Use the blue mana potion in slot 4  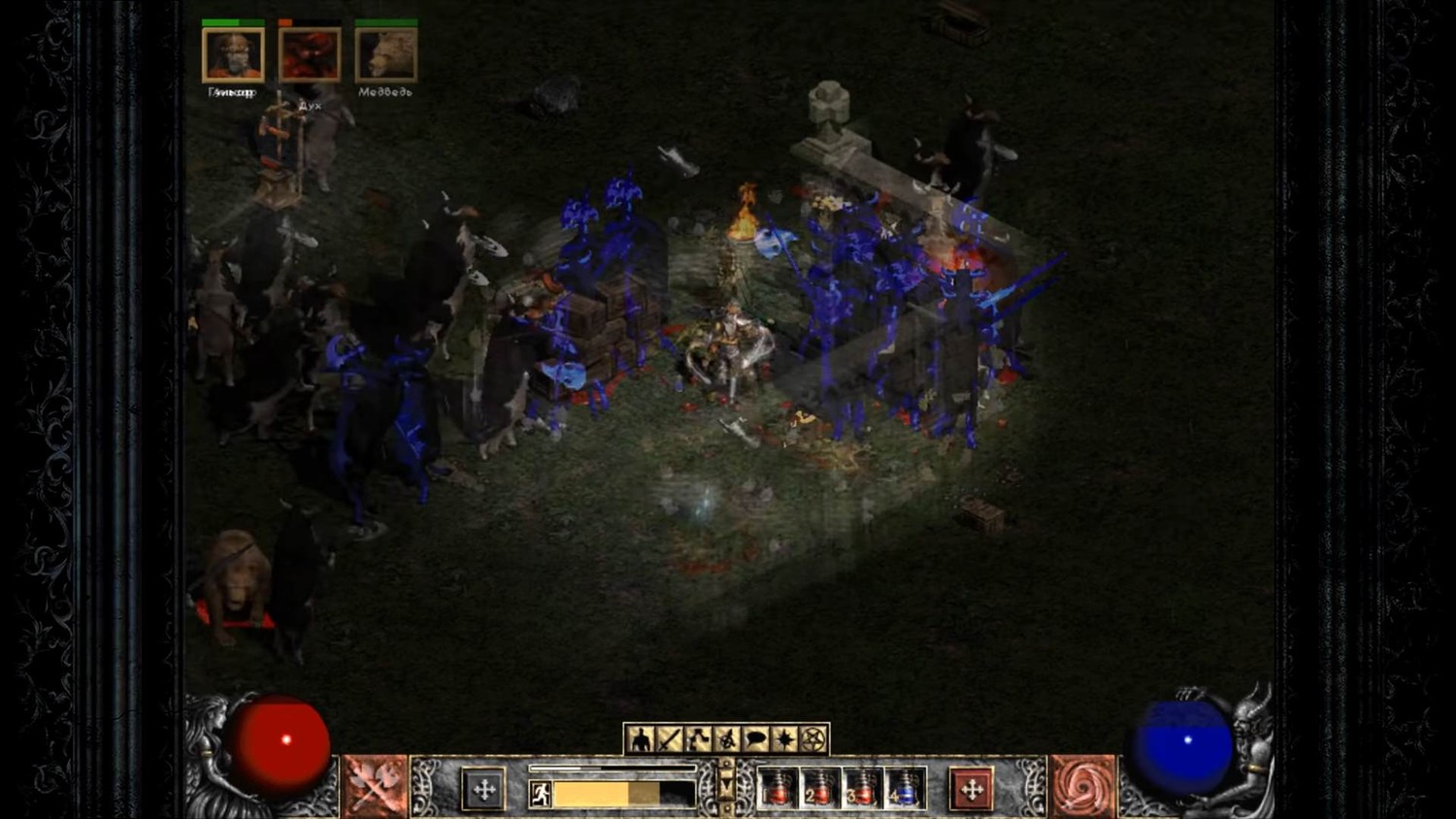point(904,789)
